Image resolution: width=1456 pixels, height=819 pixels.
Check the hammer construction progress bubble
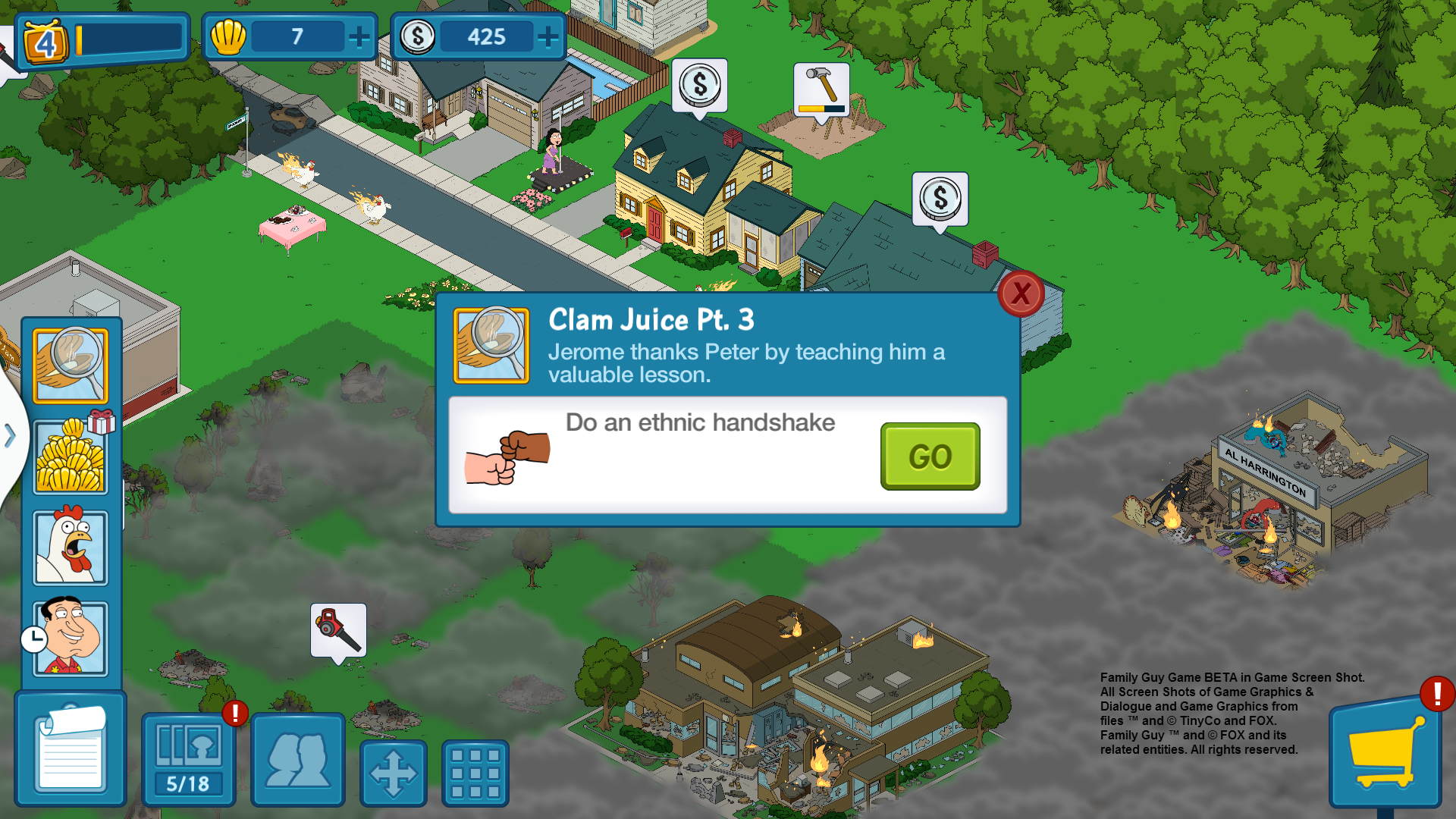(821, 89)
